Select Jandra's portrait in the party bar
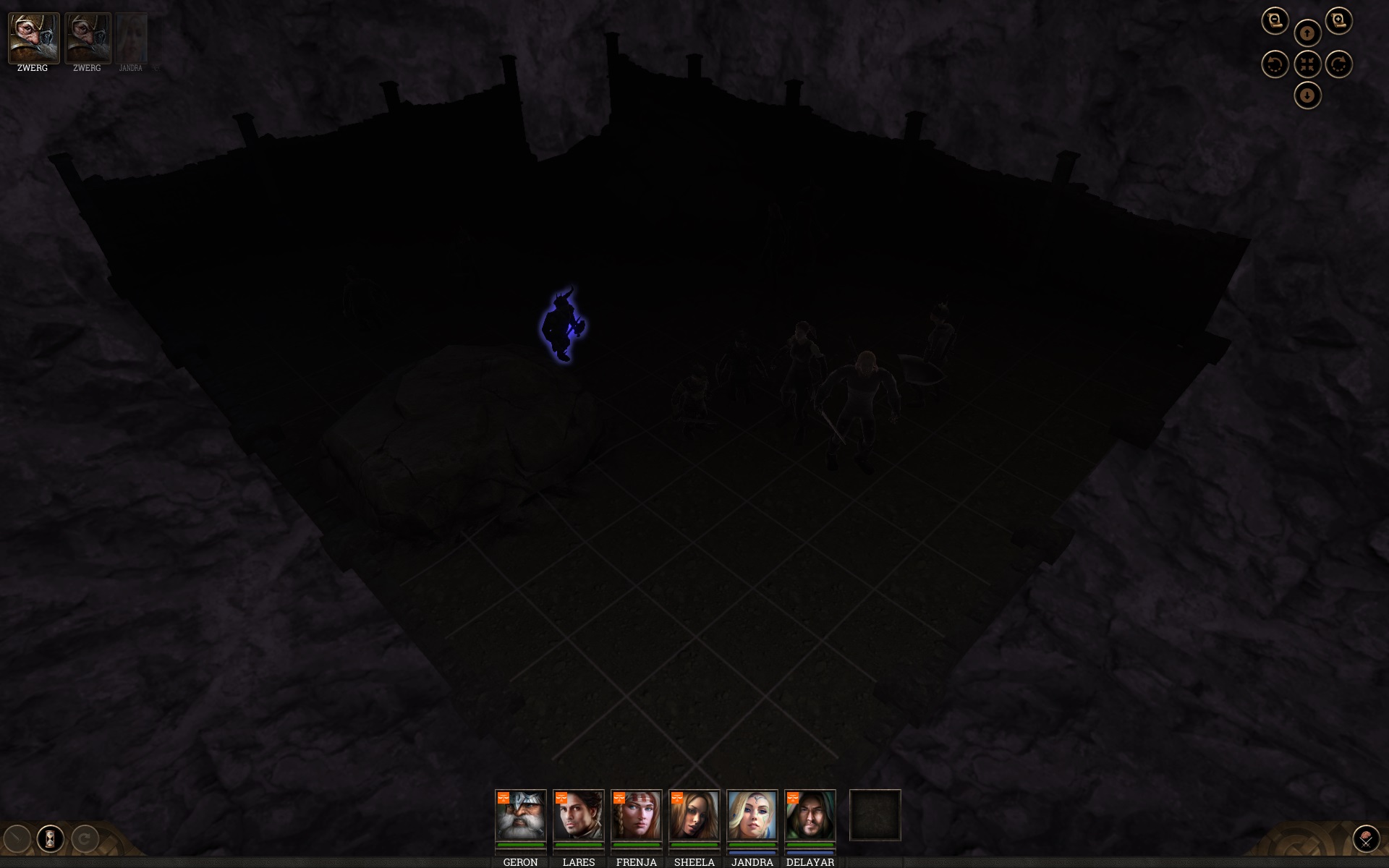The width and height of the screenshot is (1389, 868). click(752, 815)
